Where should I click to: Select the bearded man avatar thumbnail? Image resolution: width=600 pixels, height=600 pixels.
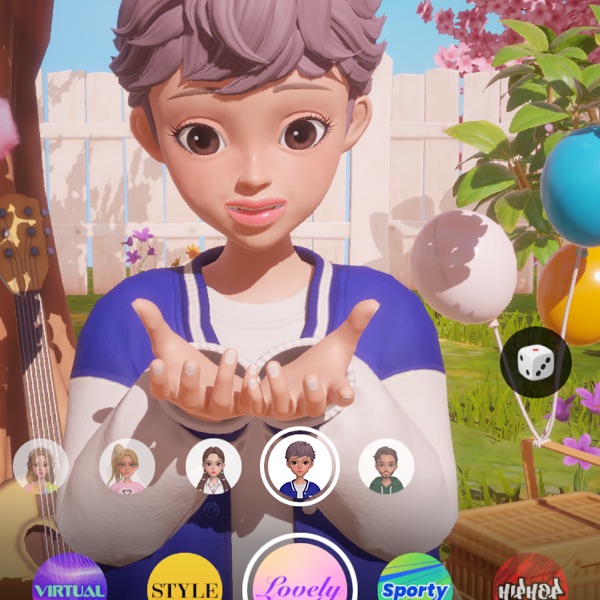point(386,467)
